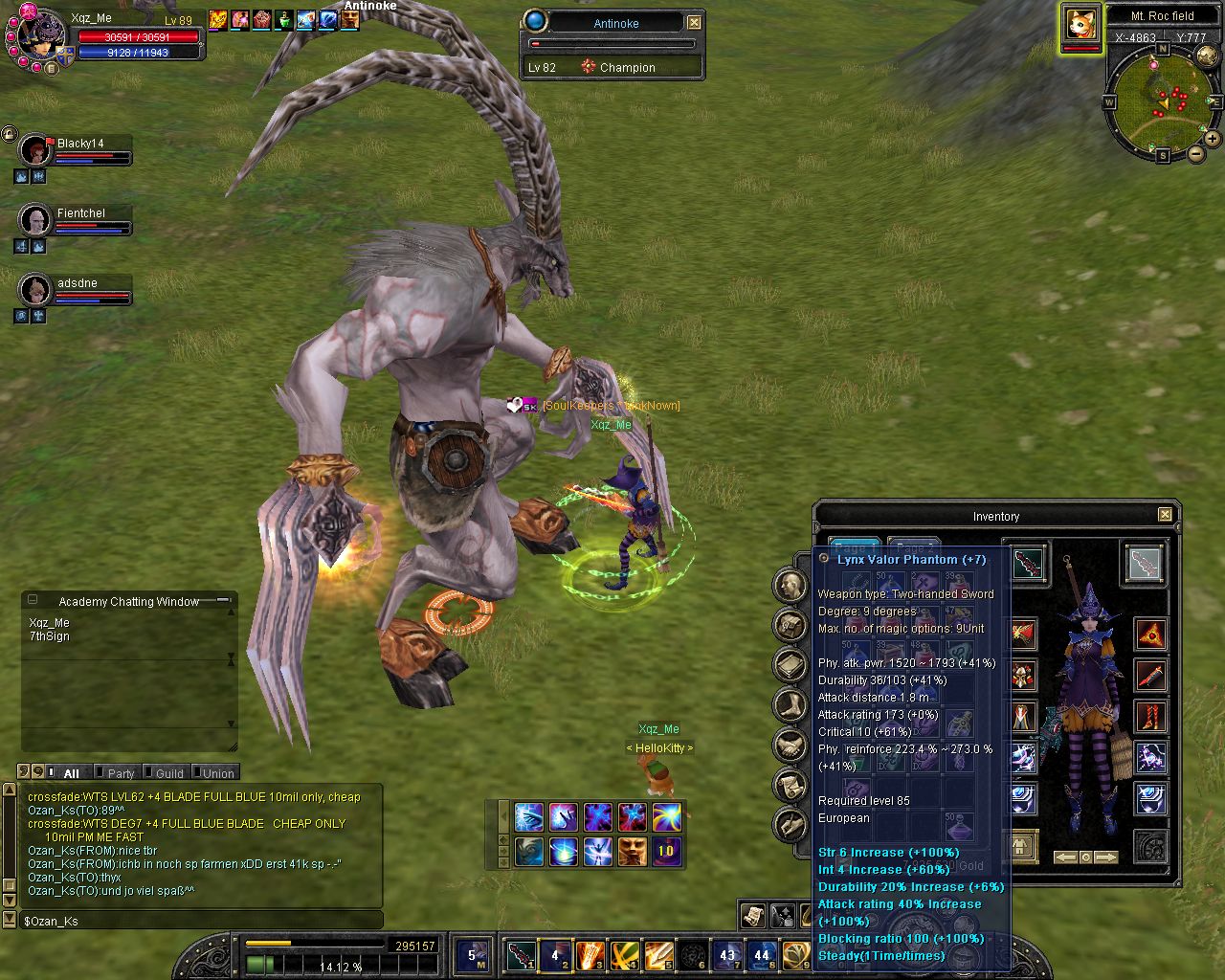Viewport: 1225px width, 980px height.
Task: Switch chat to the Guild tab
Action: [169, 773]
